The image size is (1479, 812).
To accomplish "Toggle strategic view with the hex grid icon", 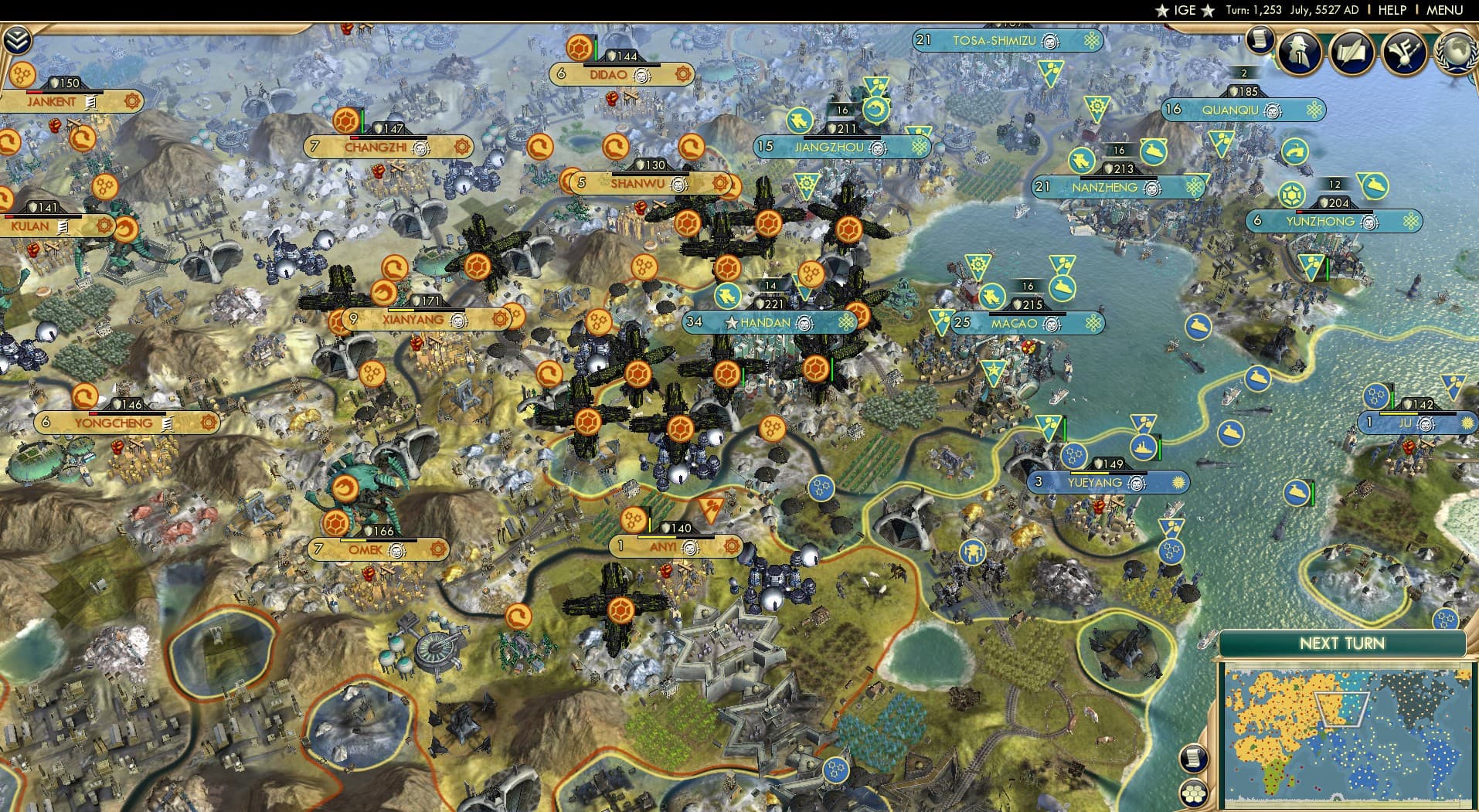I will pyautogui.click(x=1195, y=794).
